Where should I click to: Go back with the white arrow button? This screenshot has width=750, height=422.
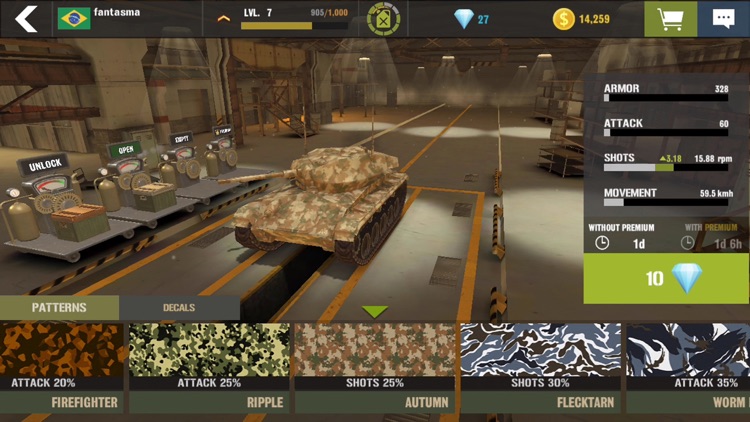(x=26, y=18)
